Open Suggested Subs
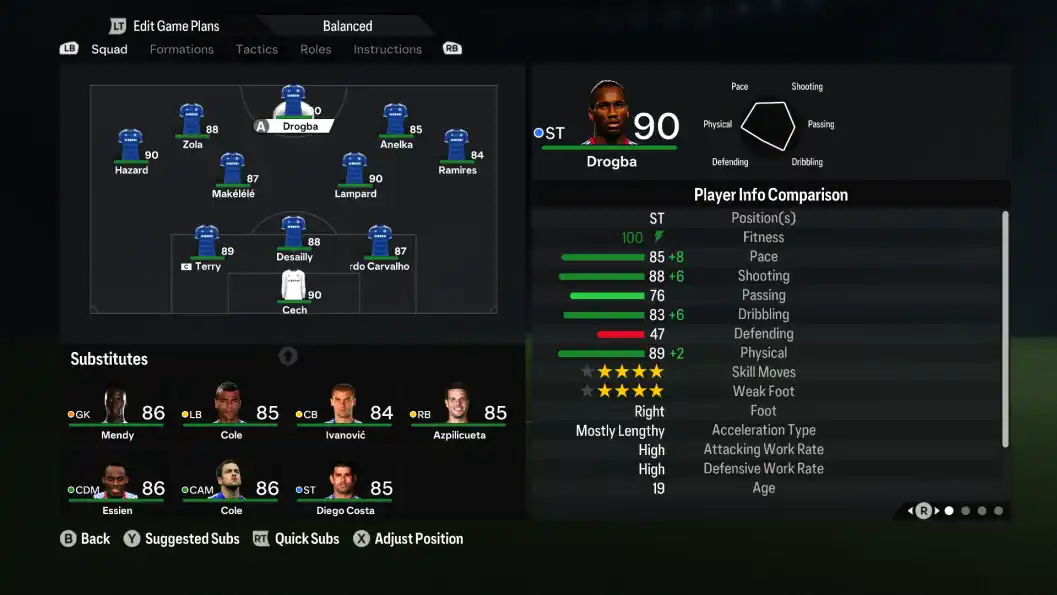This screenshot has width=1057, height=595. 181,539
